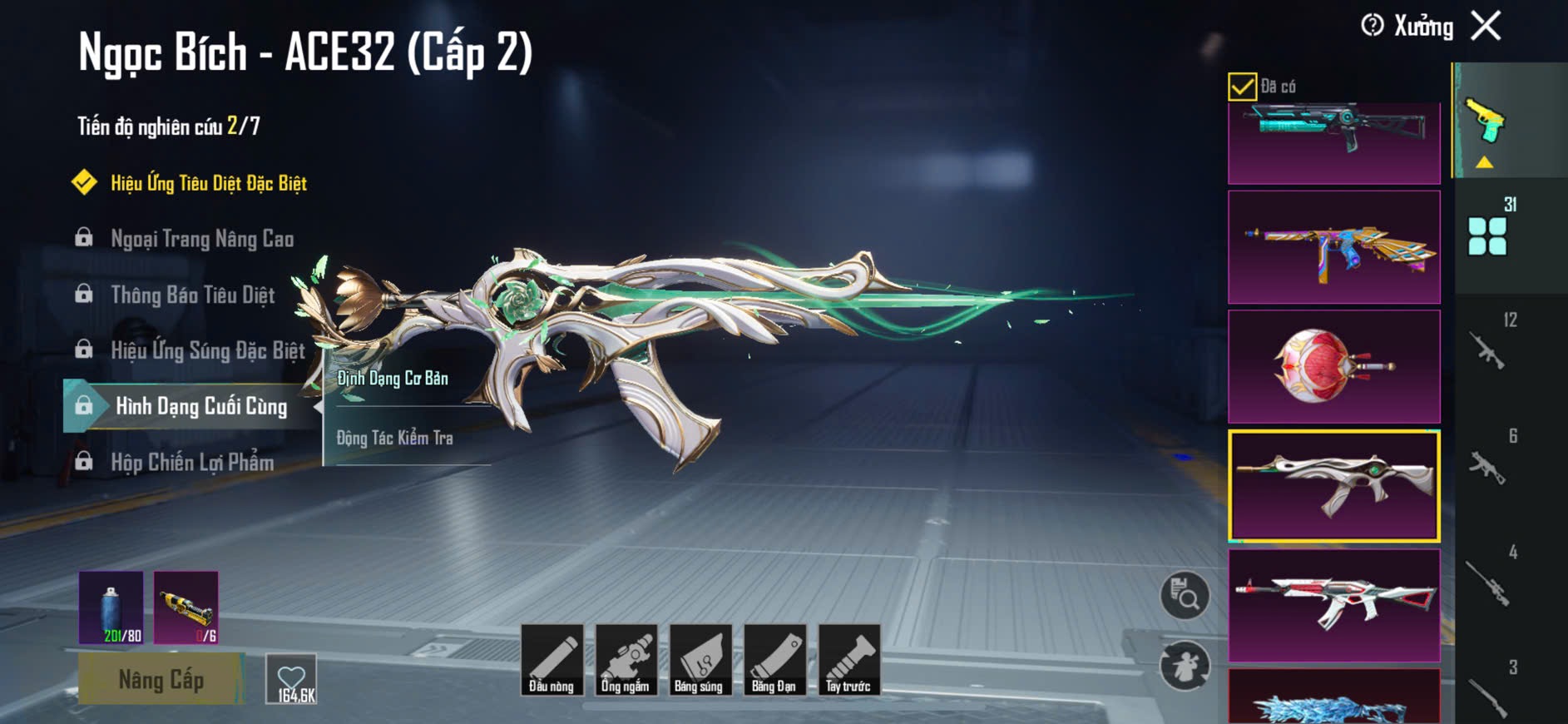Open the Ống ngắm scope attachment slot

(x=626, y=659)
